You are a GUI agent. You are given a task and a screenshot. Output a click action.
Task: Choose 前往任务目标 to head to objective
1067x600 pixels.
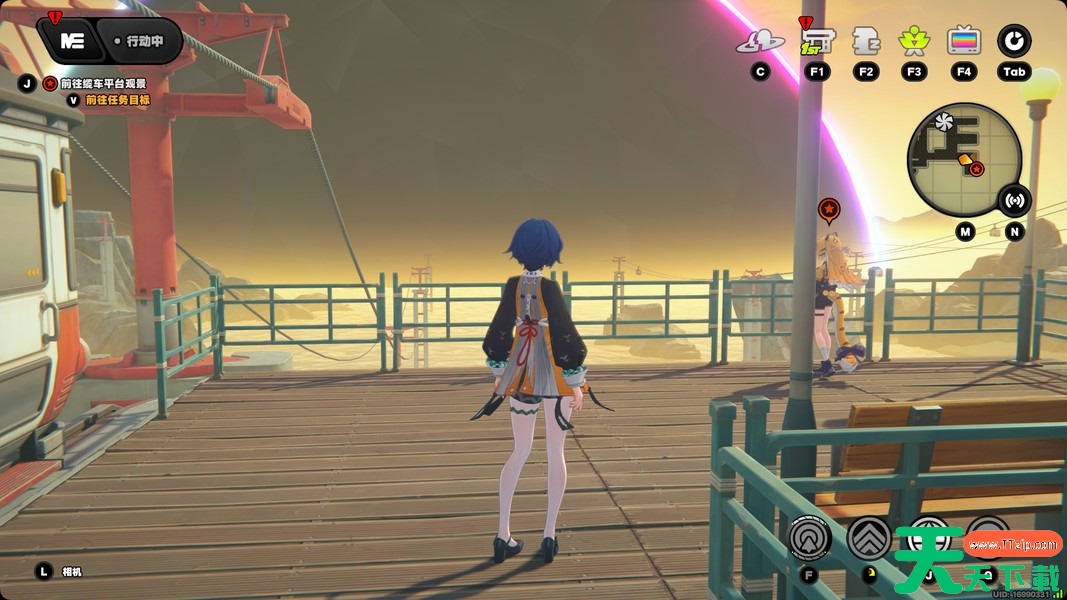pos(117,100)
